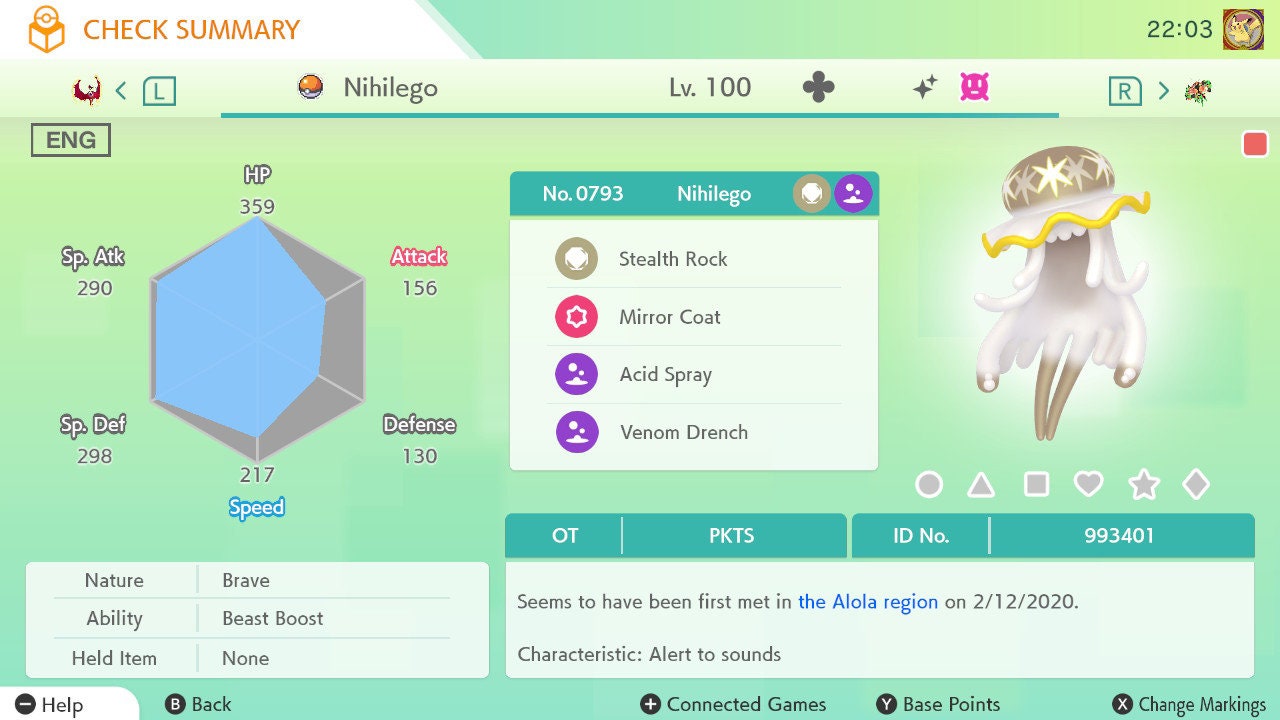The image size is (1280, 720).
Task: Toggle the diamond marking
Action: pos(1196,485)
